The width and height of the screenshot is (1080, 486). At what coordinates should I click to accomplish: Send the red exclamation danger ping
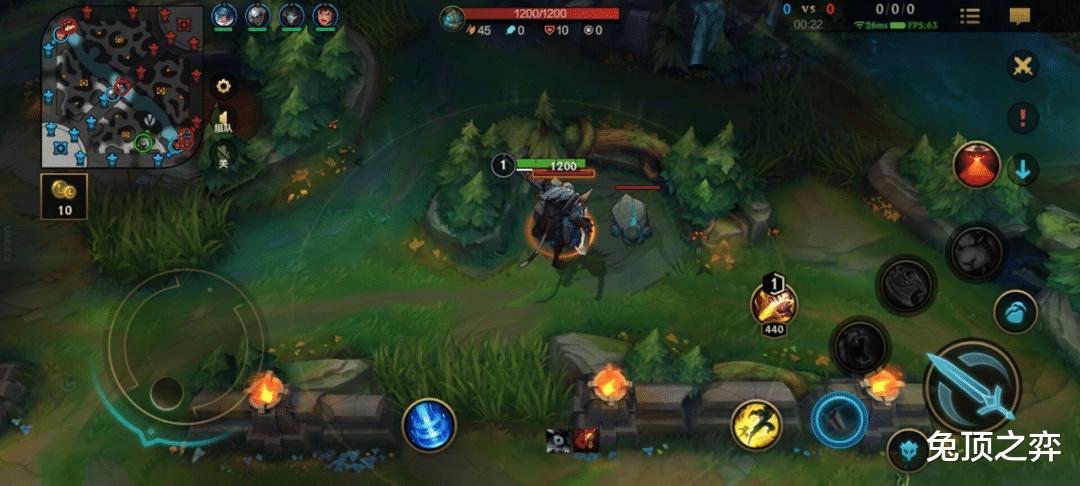coord(1022,117)
